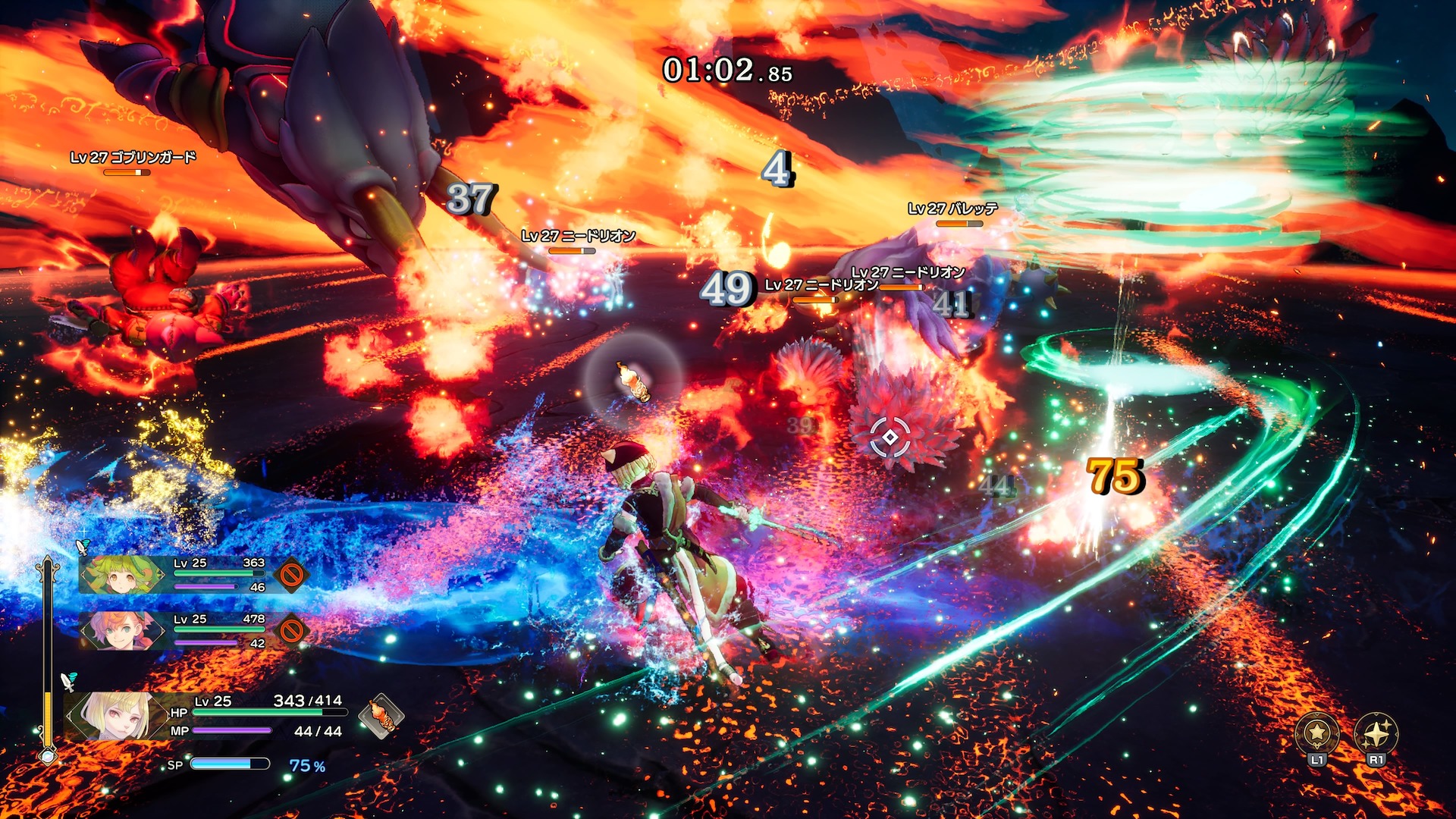Select the green-haired party member portrait
This screenshot has width=1456, height=819.
[121, 575]
